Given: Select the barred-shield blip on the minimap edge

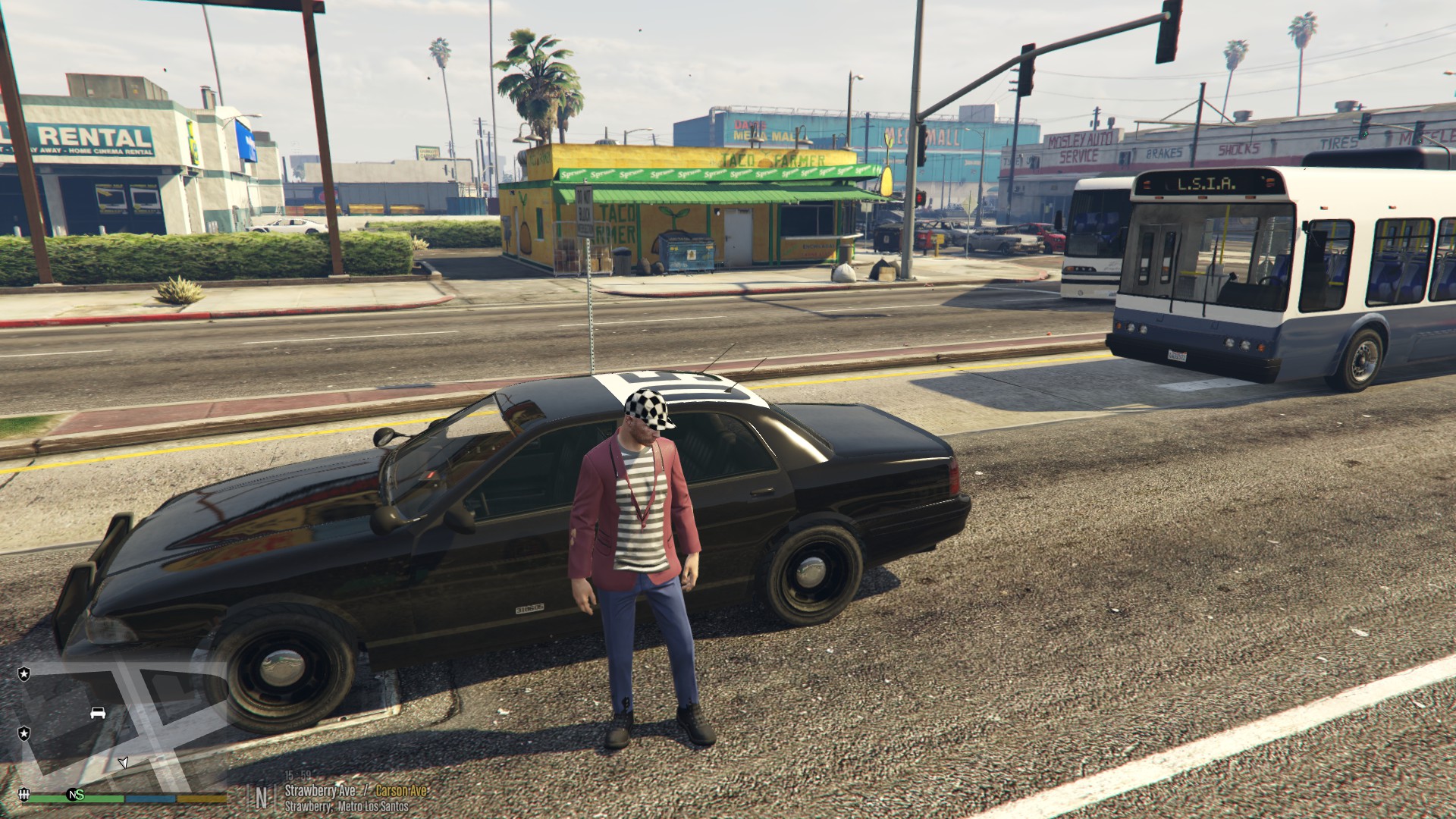Looking at the screenshot, I should (x=24, y=794).
